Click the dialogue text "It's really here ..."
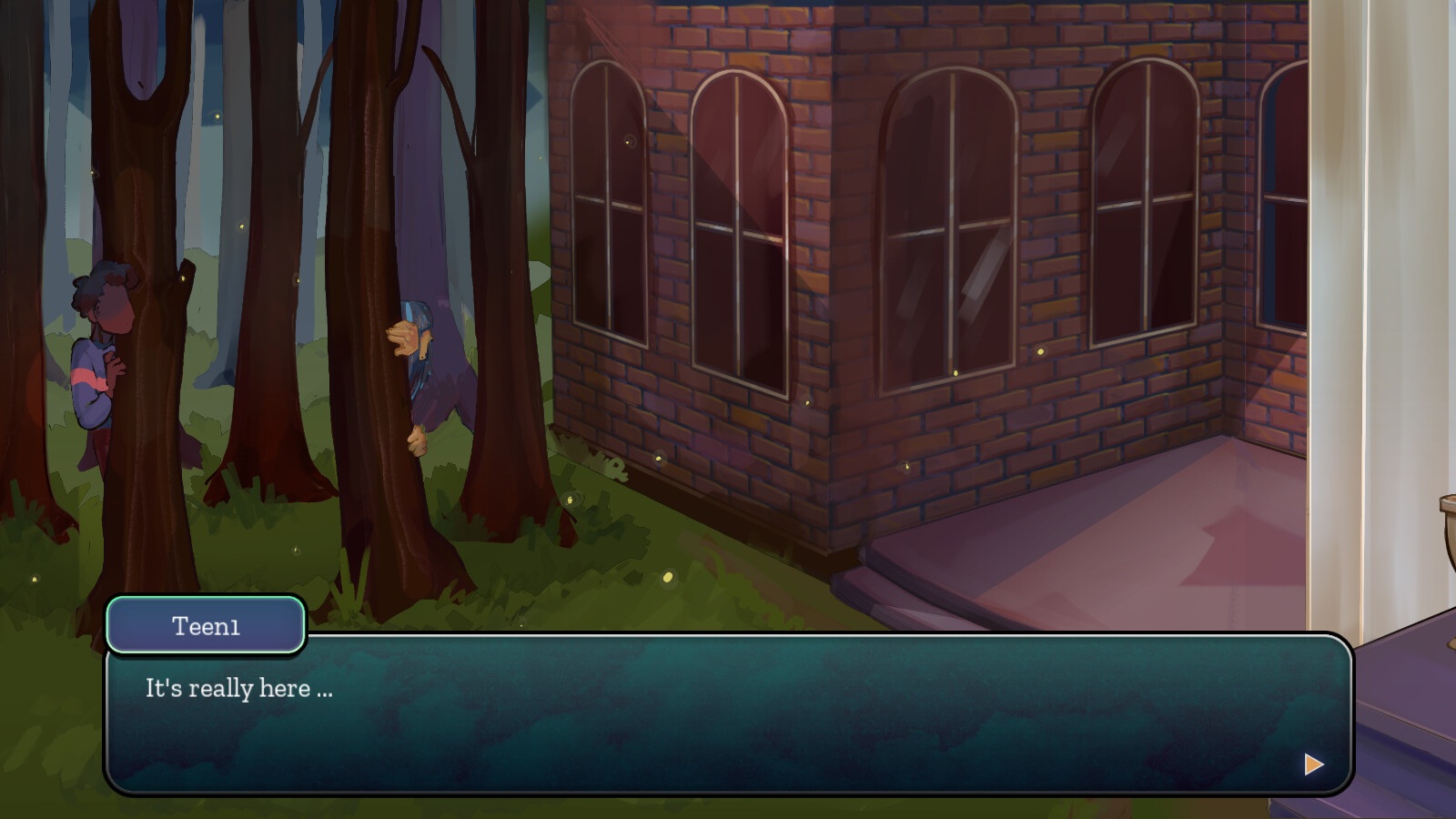This screenshot has height=819, width=1456. (x=238, y=689)
